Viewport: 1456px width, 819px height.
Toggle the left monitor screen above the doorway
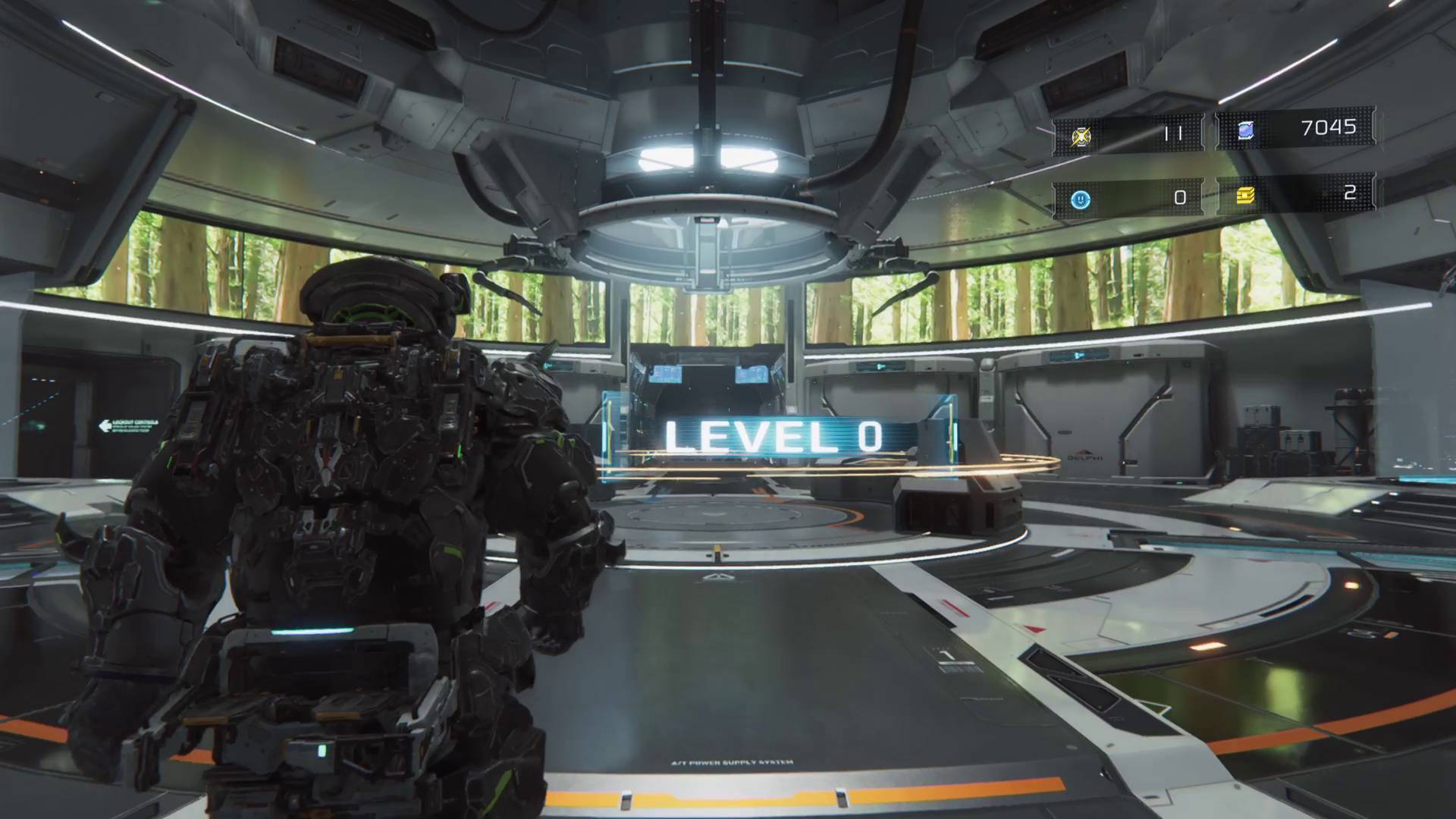[666, 375]
